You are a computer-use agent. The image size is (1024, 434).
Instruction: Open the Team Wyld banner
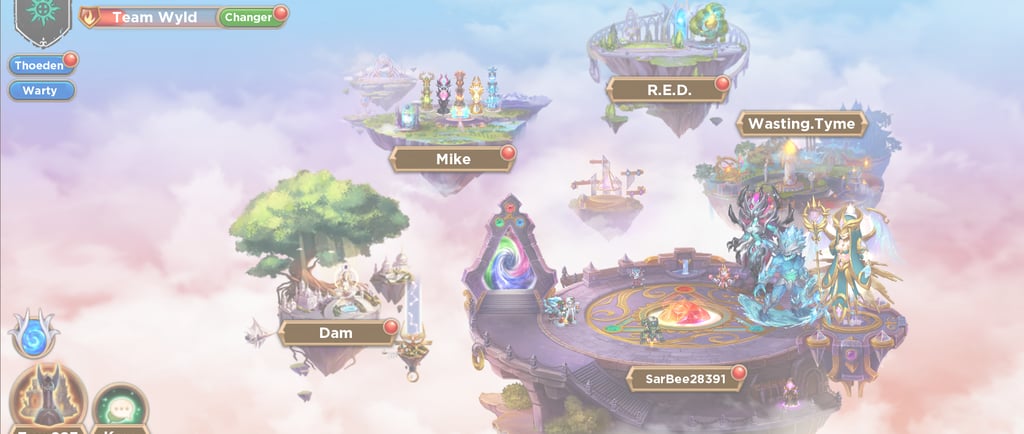tap(152, 17)
